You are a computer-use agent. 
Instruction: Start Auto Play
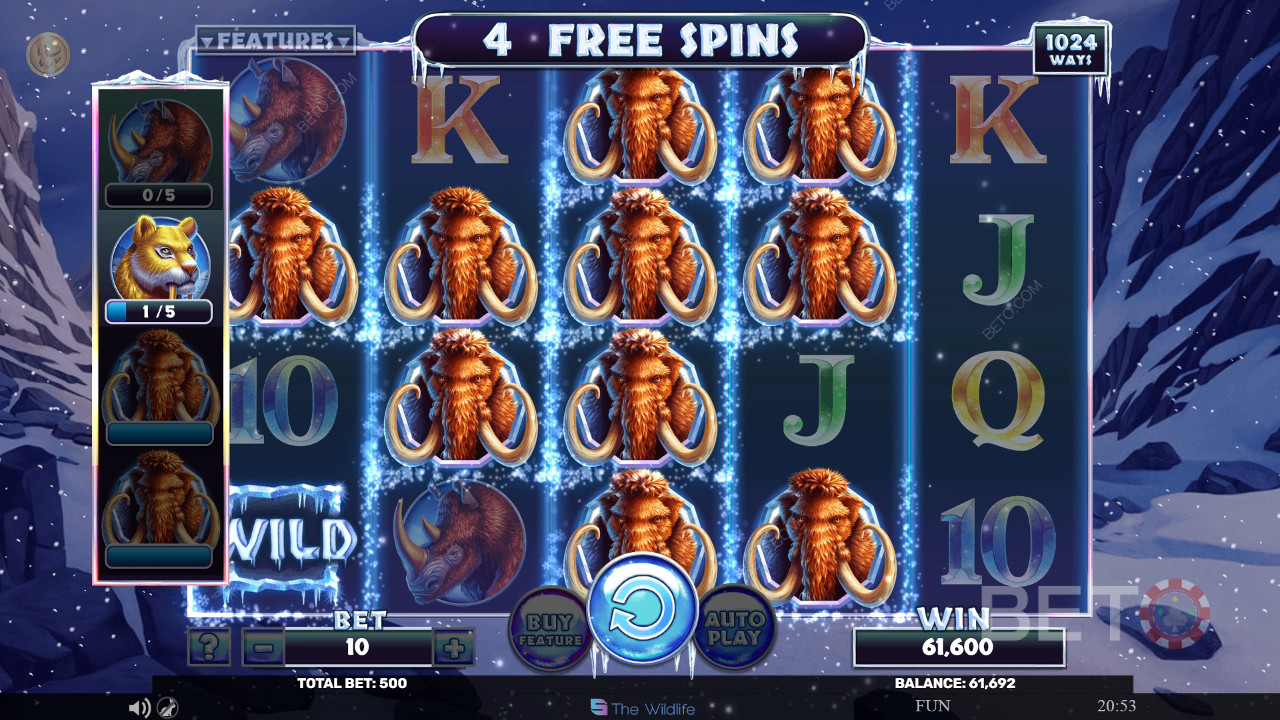coord(734,627)
